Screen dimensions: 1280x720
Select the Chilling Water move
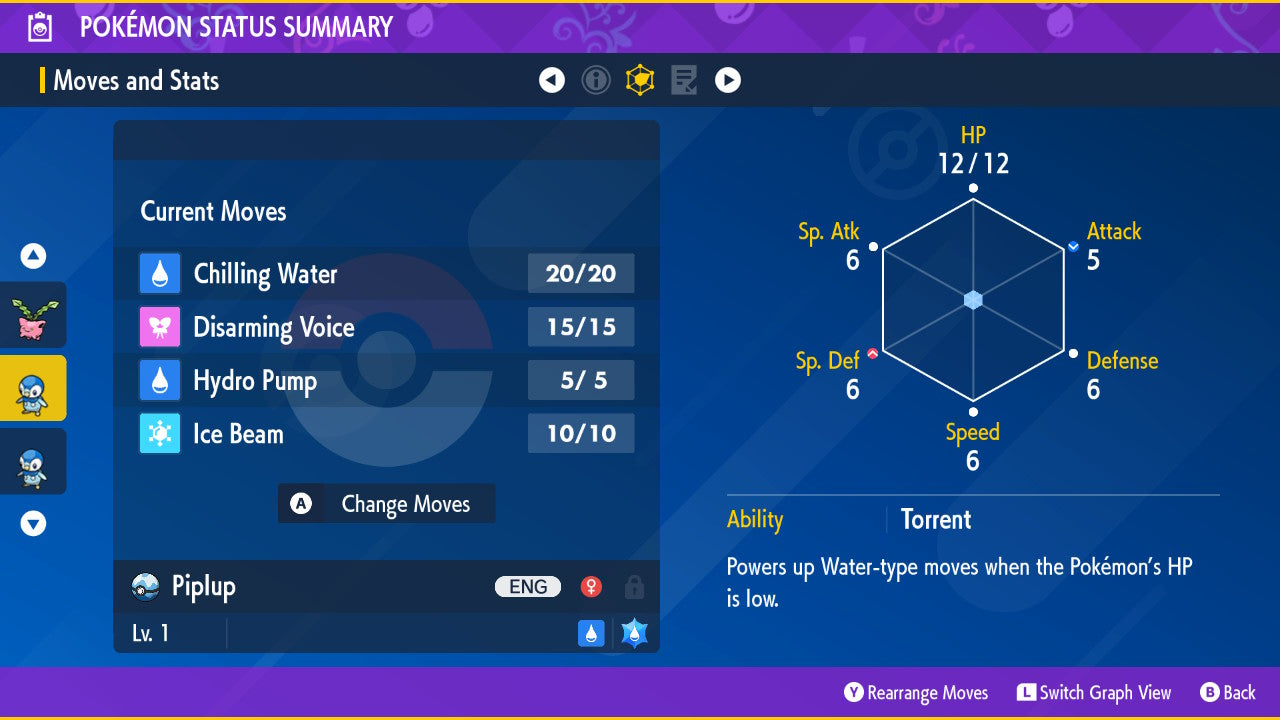pos(386,274)
